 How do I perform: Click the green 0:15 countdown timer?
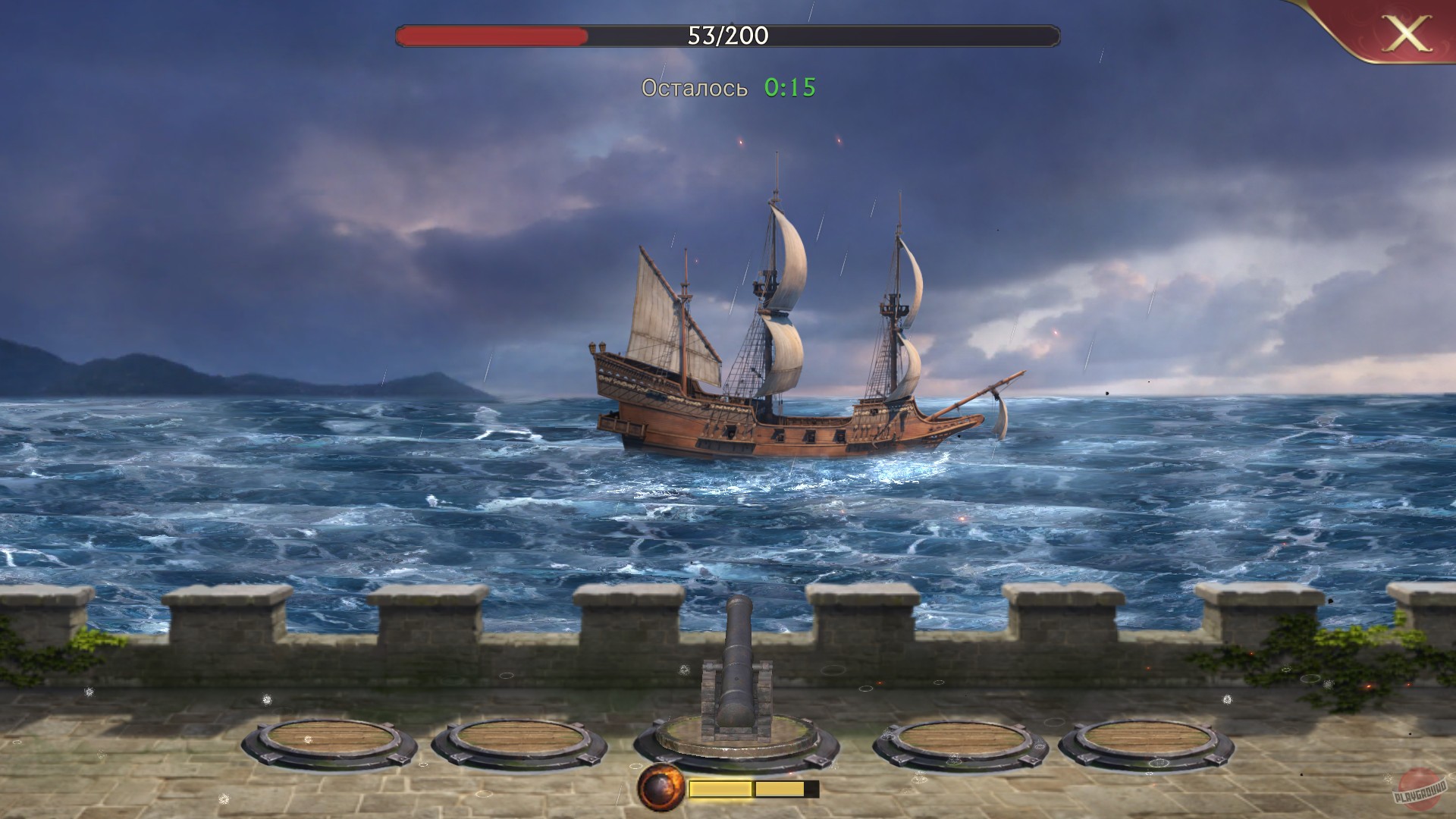(789, 88)
